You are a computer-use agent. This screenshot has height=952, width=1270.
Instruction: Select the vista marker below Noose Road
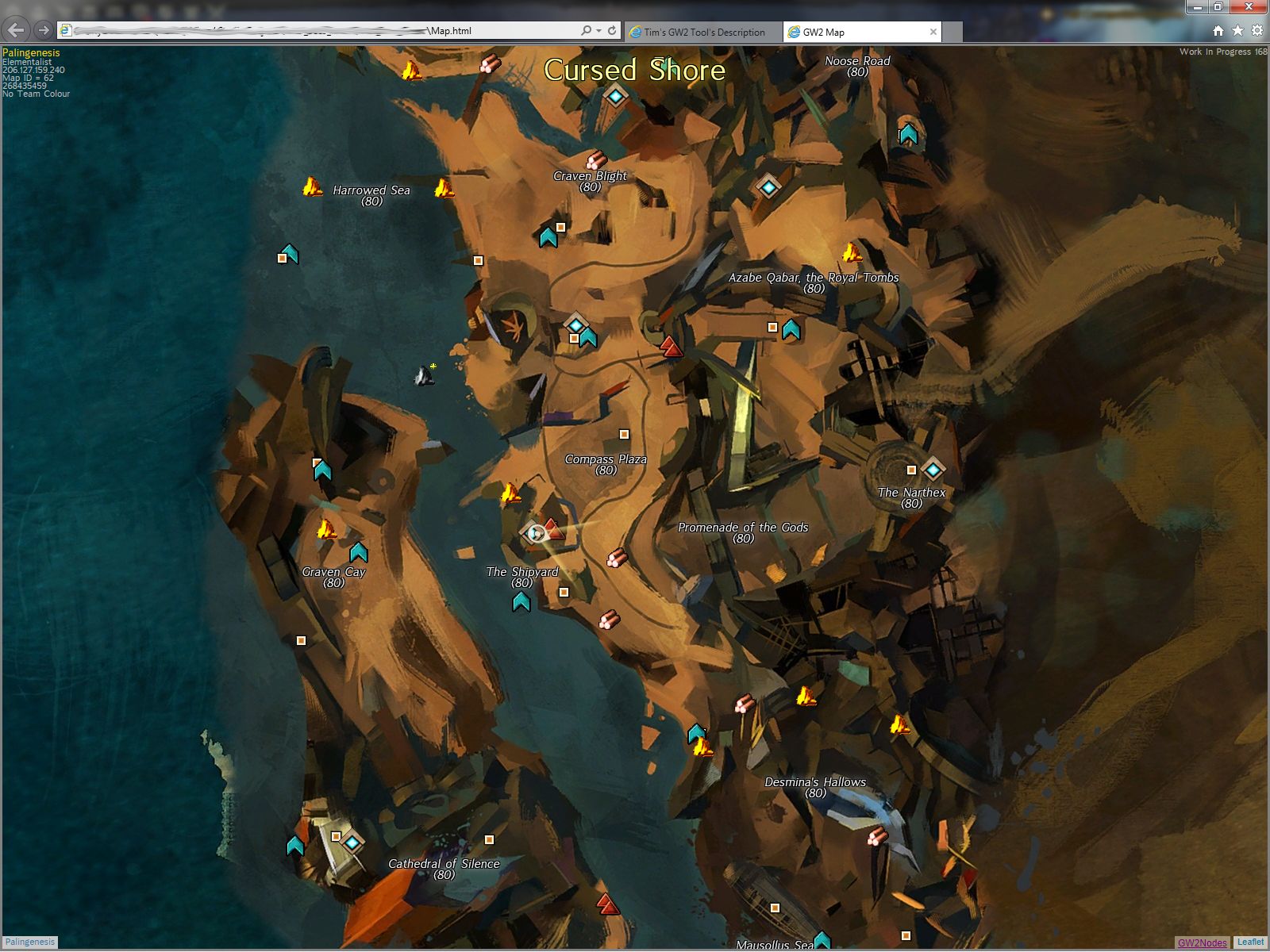click(908, 134)
